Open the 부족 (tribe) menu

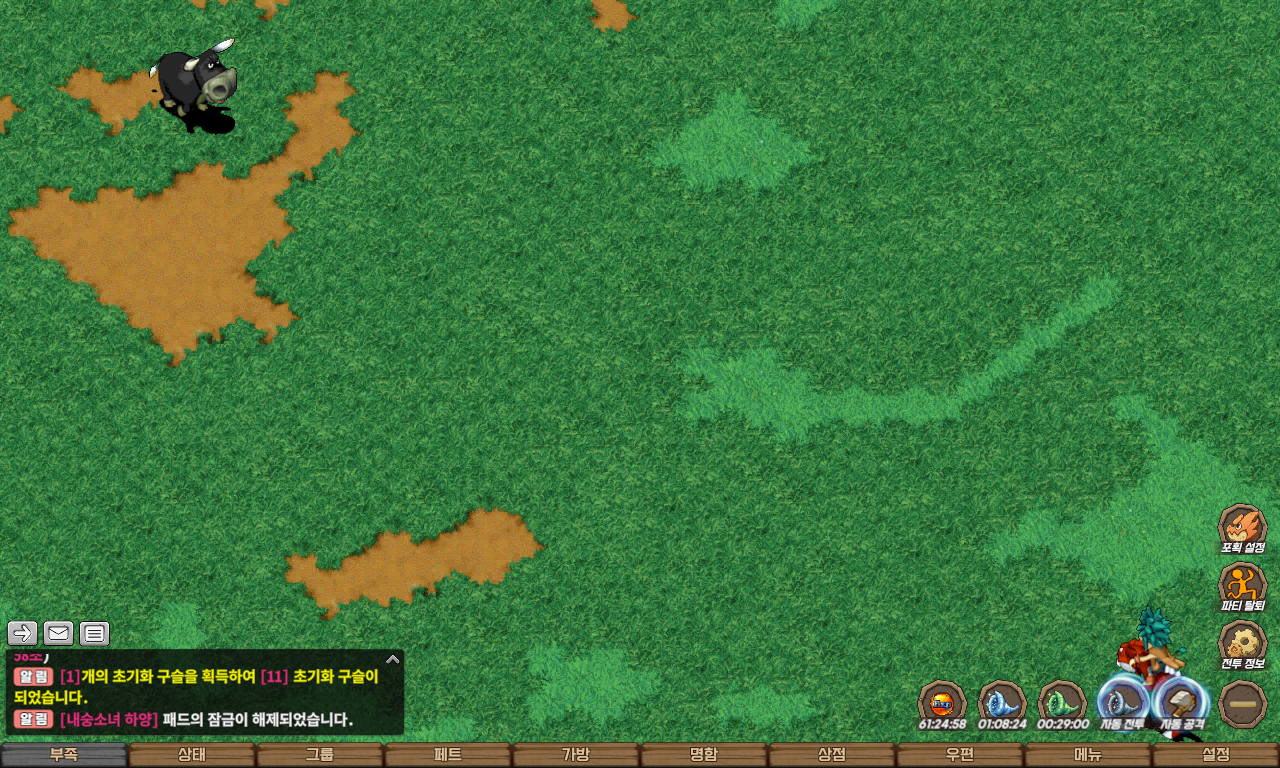pos(63,755)
